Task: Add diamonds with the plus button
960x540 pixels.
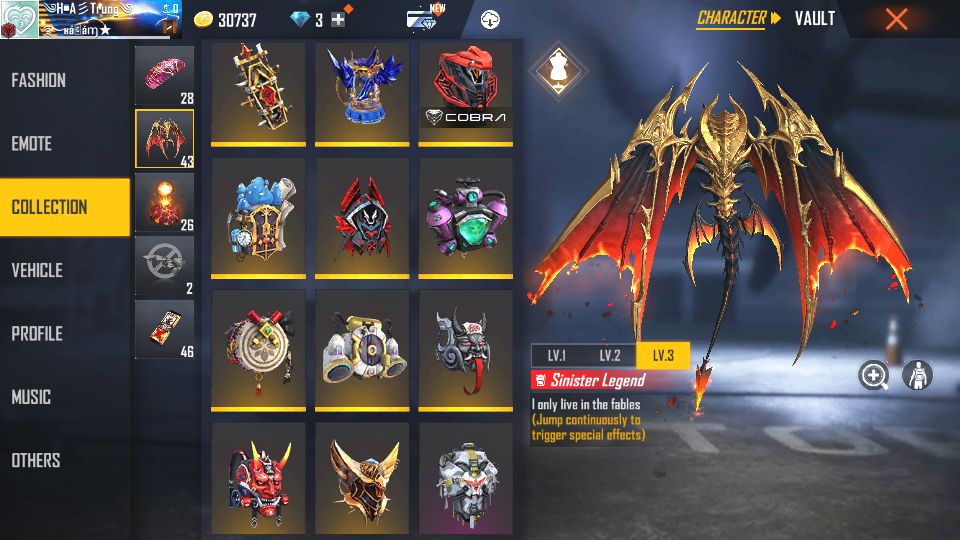Action: pyautogui.click(x=338, y=20)
